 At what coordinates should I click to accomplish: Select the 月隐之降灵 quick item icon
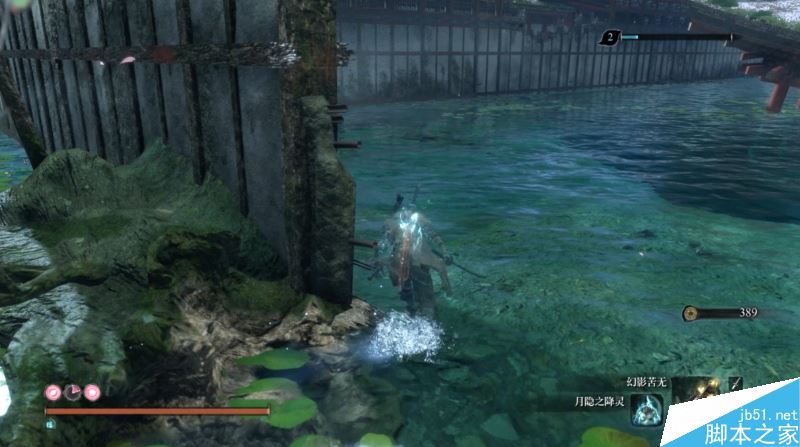pos(646,409)
